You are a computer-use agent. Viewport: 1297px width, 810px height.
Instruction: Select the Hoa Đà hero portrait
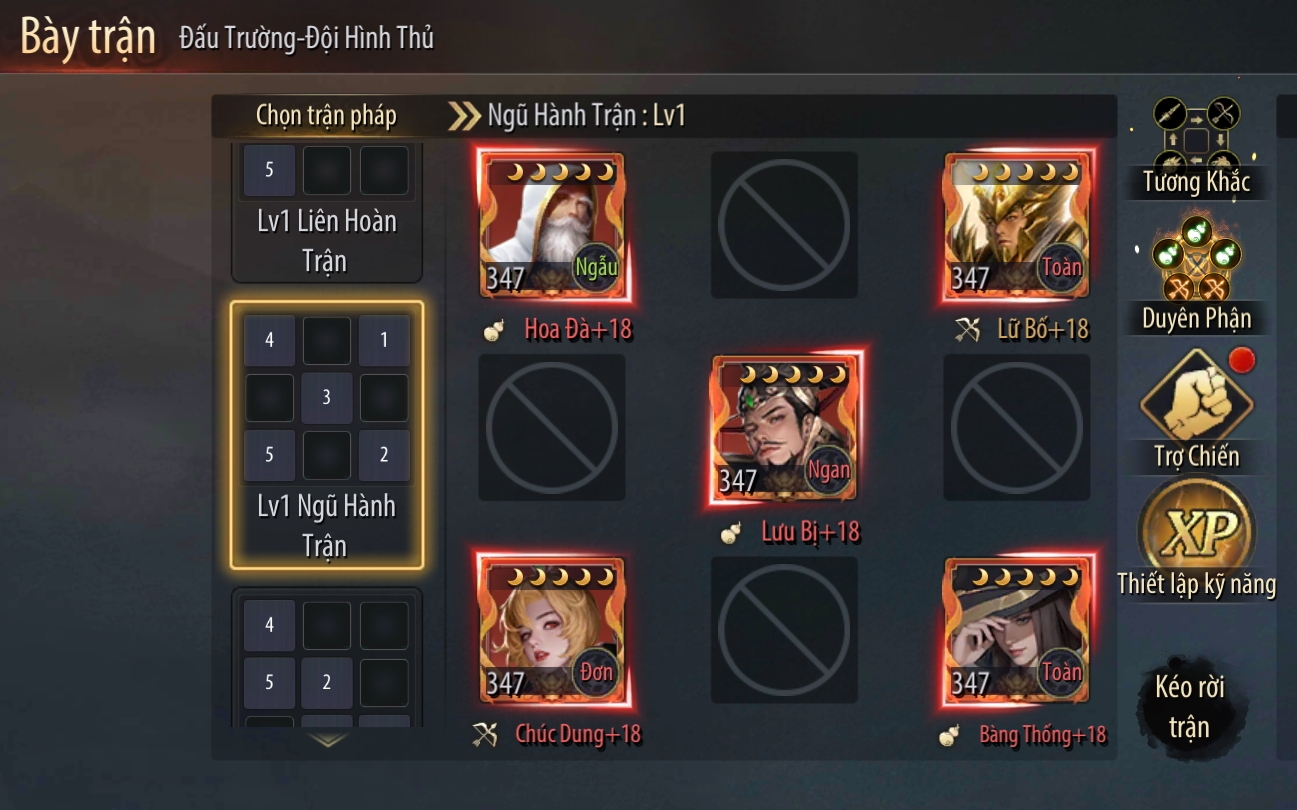(x=552, y=226)
